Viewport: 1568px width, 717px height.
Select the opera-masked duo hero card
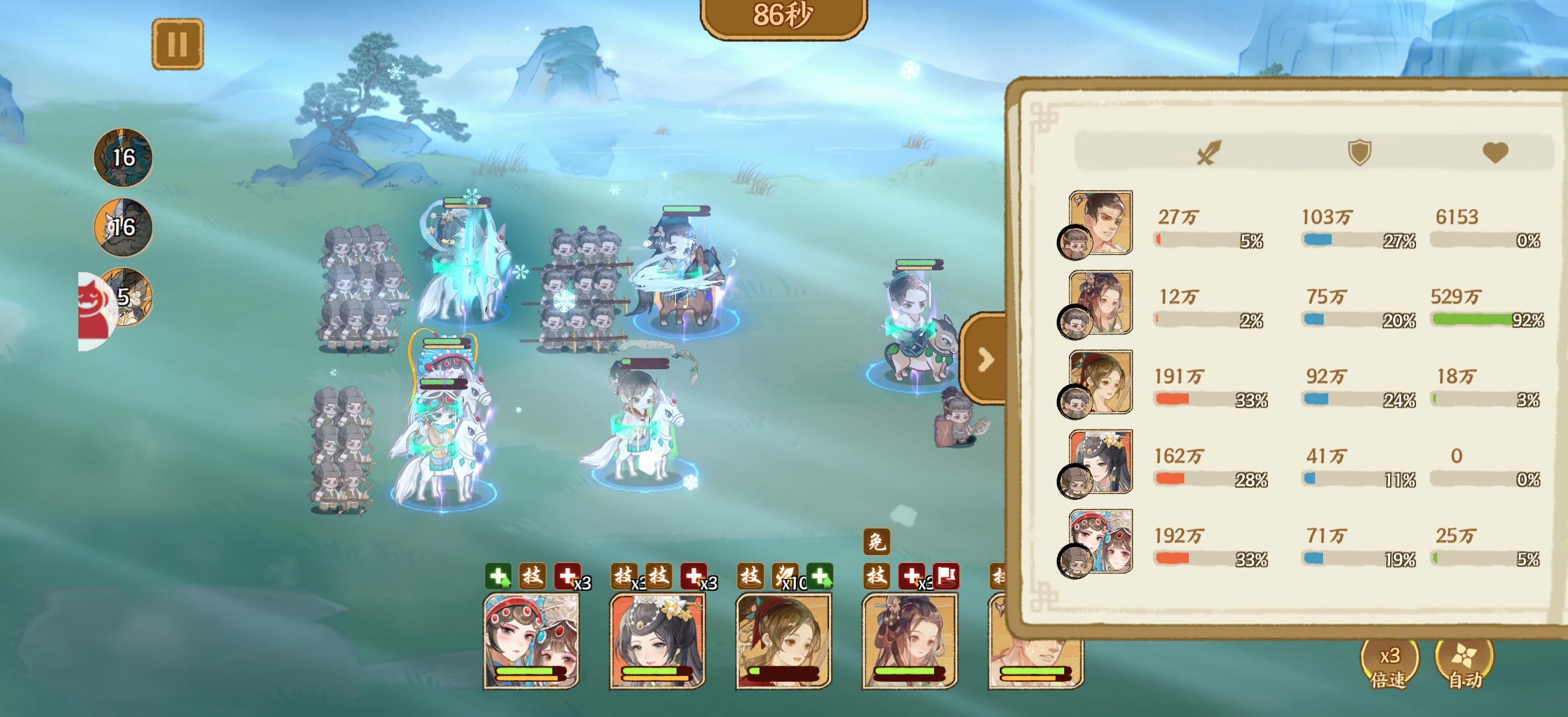point(531,641)
